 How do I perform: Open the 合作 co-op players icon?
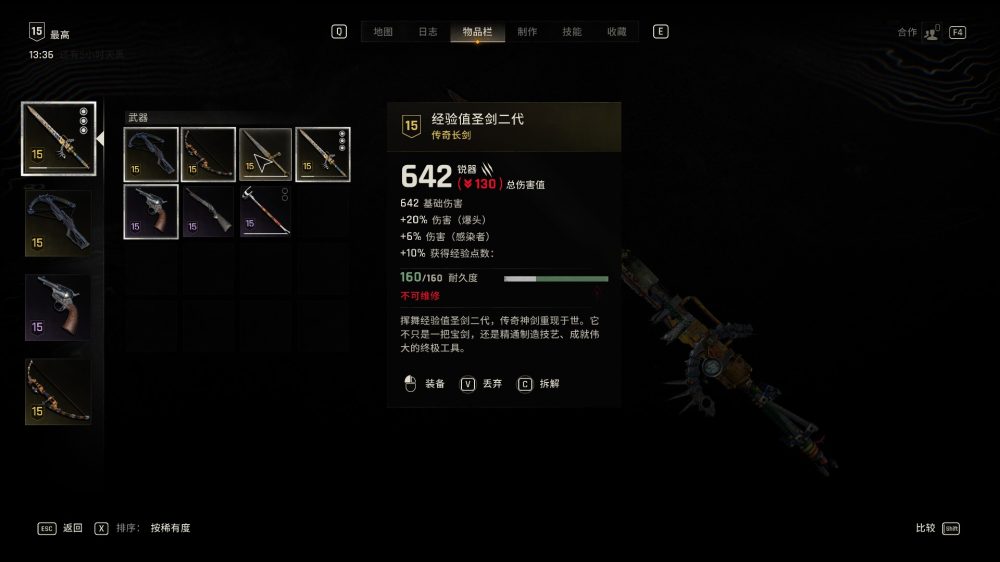(x=931, y=32)
